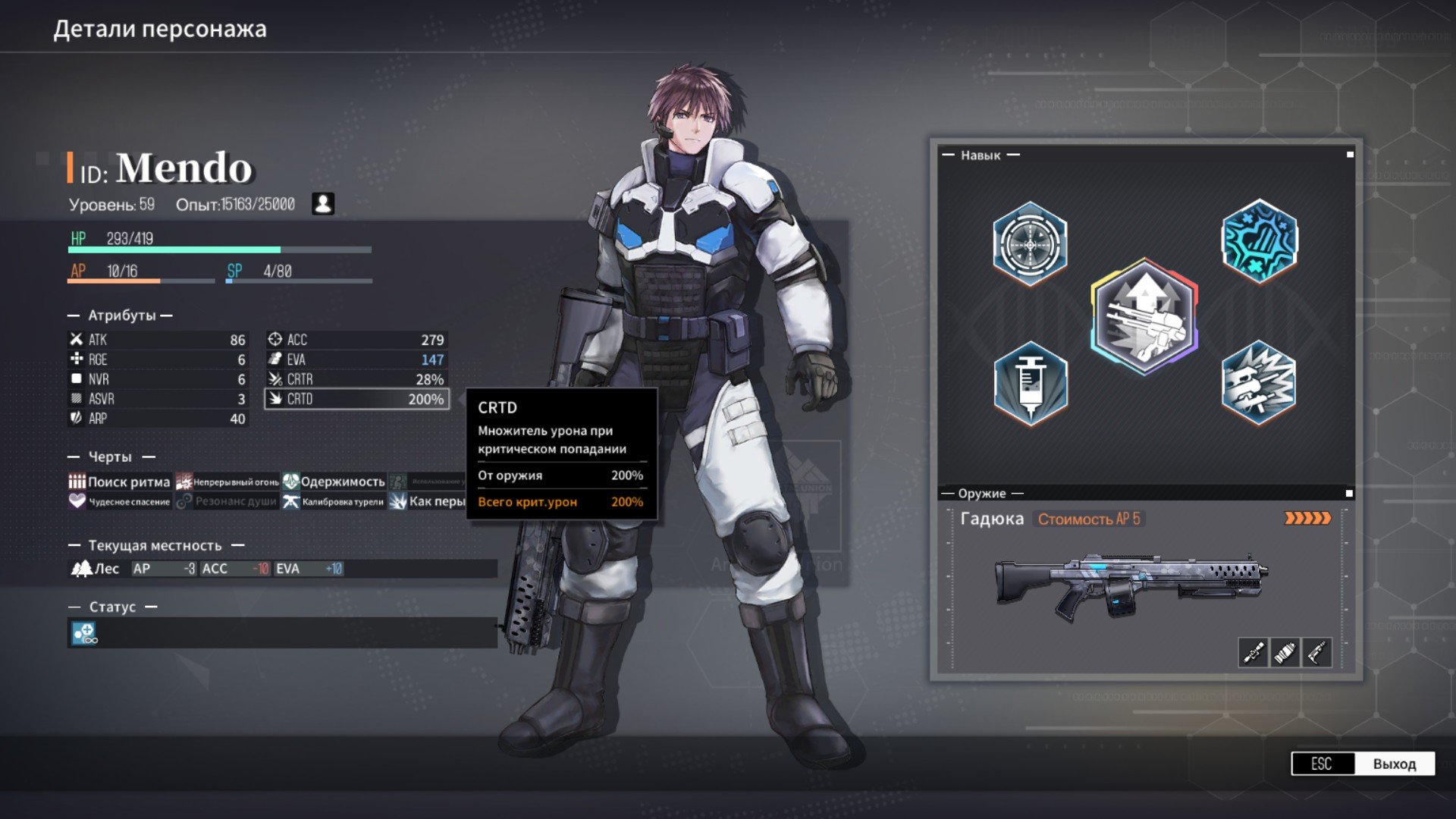The image size is (1456, 819).
Task: Select the glowing heart skill icon
Action: 1259,241
